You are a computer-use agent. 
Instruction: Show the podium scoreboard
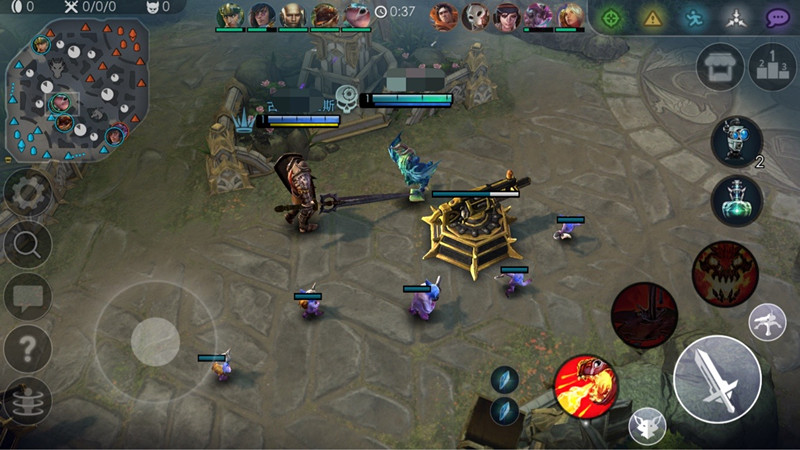(x=772, y=67)
